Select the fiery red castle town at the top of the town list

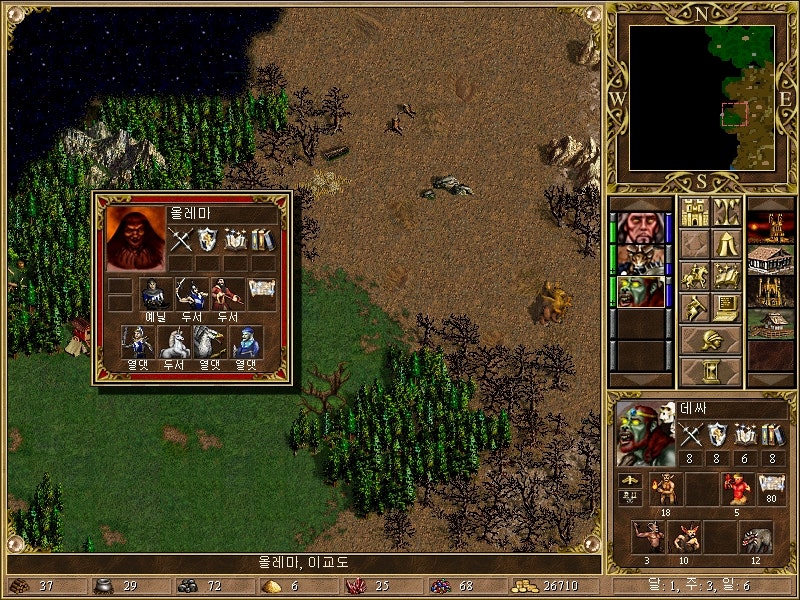(x=770, y=227)
